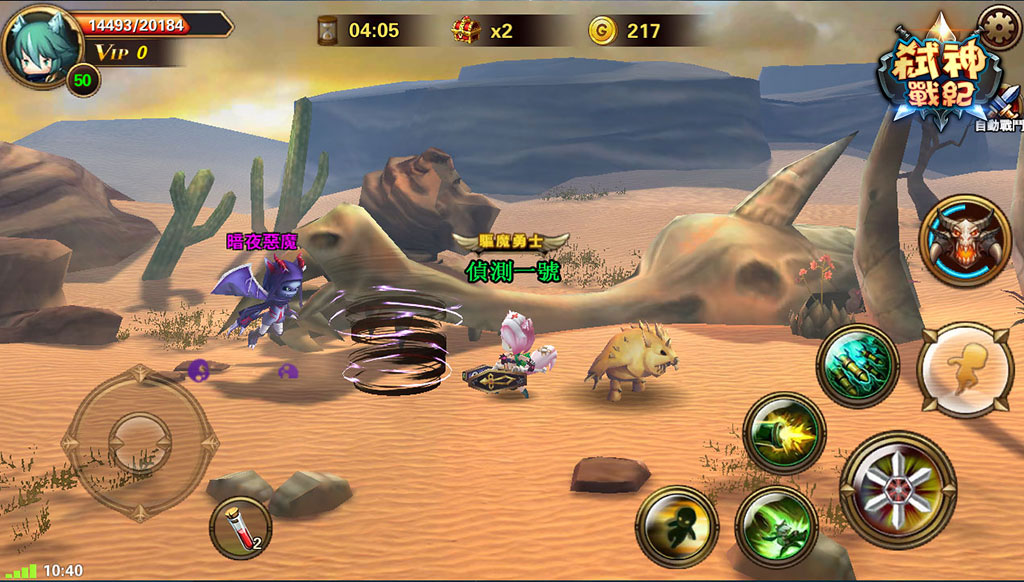Activate the main shuriken attack button

click(897, 488)
